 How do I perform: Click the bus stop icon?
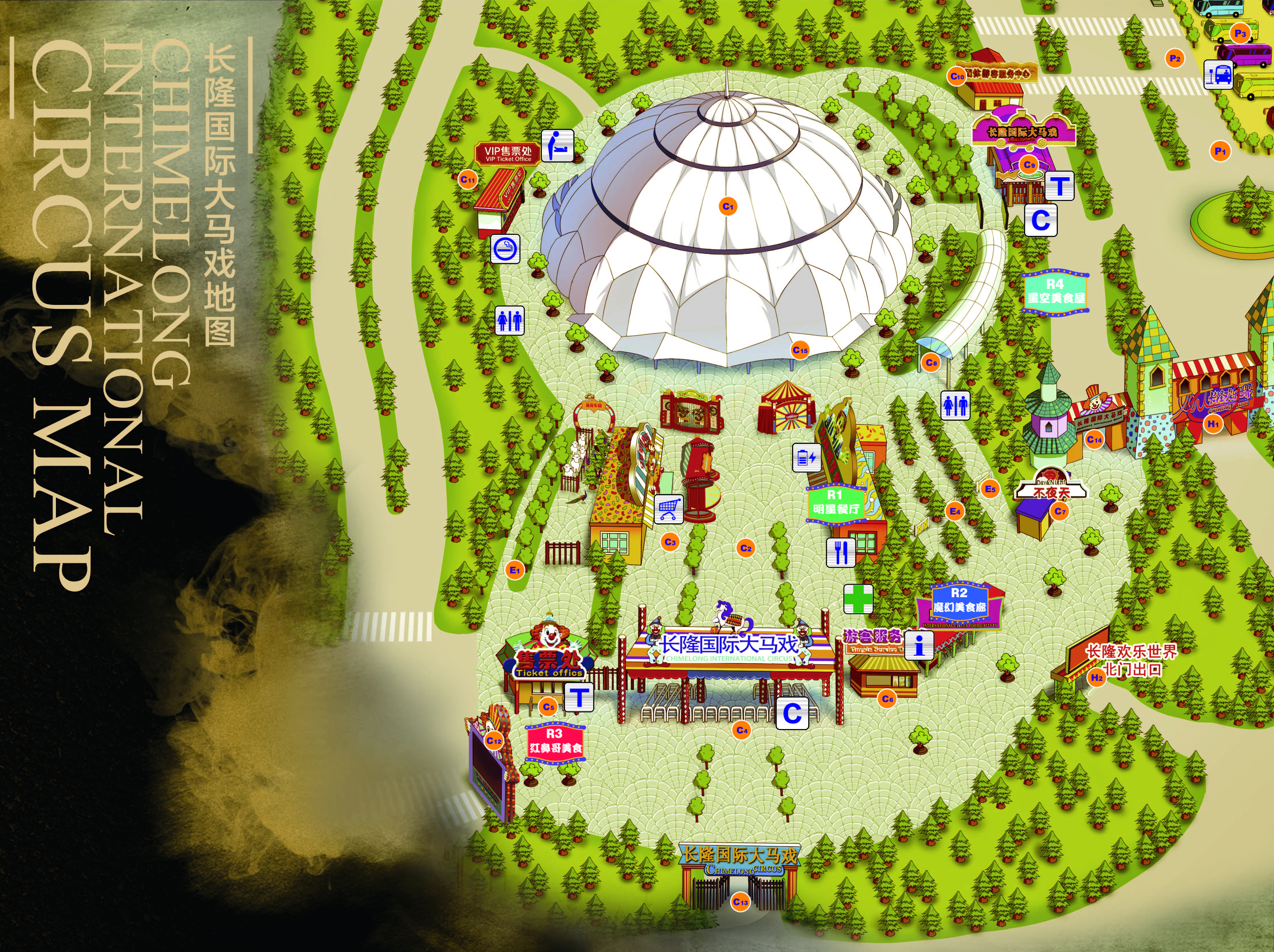point(1218,75)
